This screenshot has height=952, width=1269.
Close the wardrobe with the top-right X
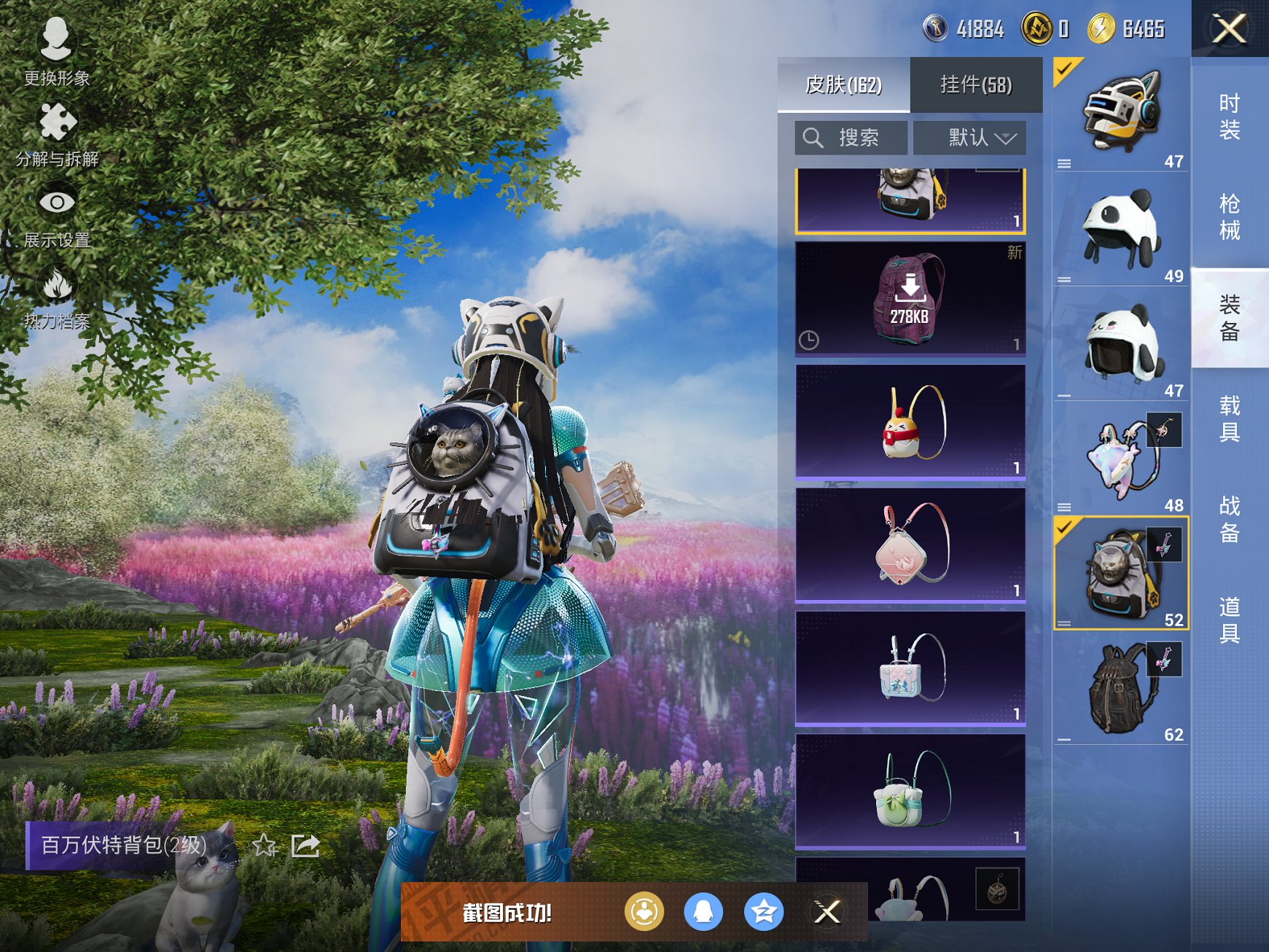(x=1230, y=29)
